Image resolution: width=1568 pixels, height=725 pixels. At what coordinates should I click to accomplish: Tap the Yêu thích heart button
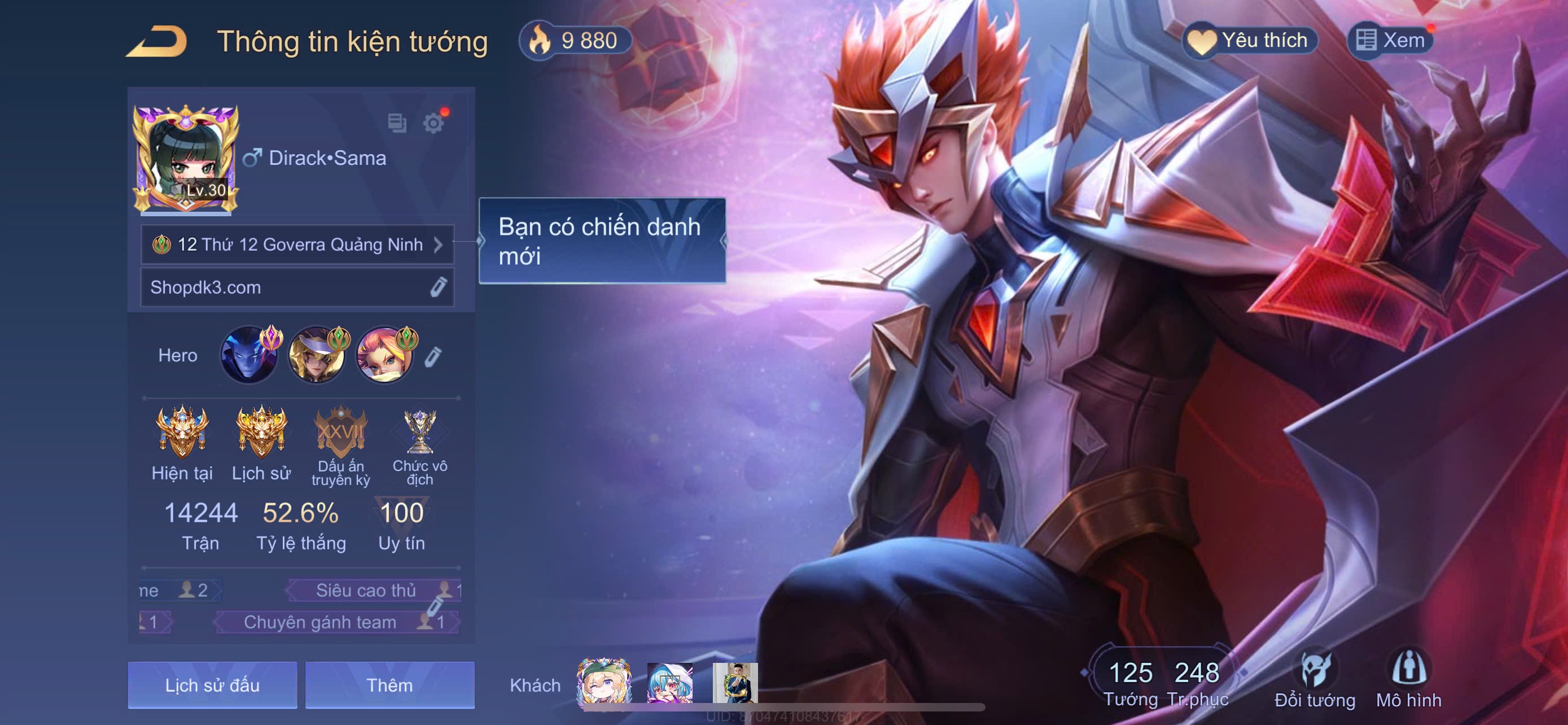click(x=1250, y=41)
